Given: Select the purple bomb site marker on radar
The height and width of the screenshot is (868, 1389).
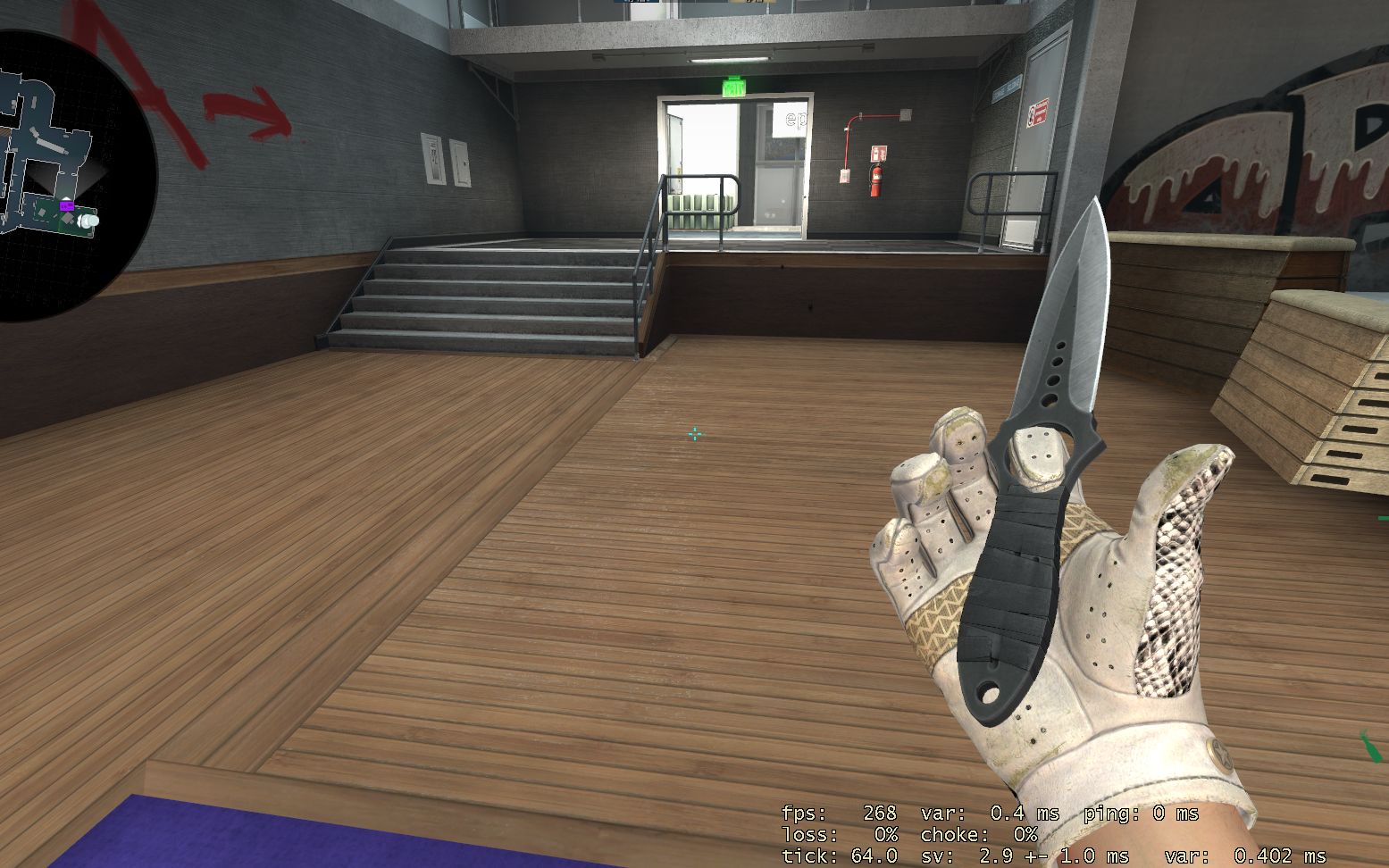Looking at the screenshot, I should coord(67,206).
